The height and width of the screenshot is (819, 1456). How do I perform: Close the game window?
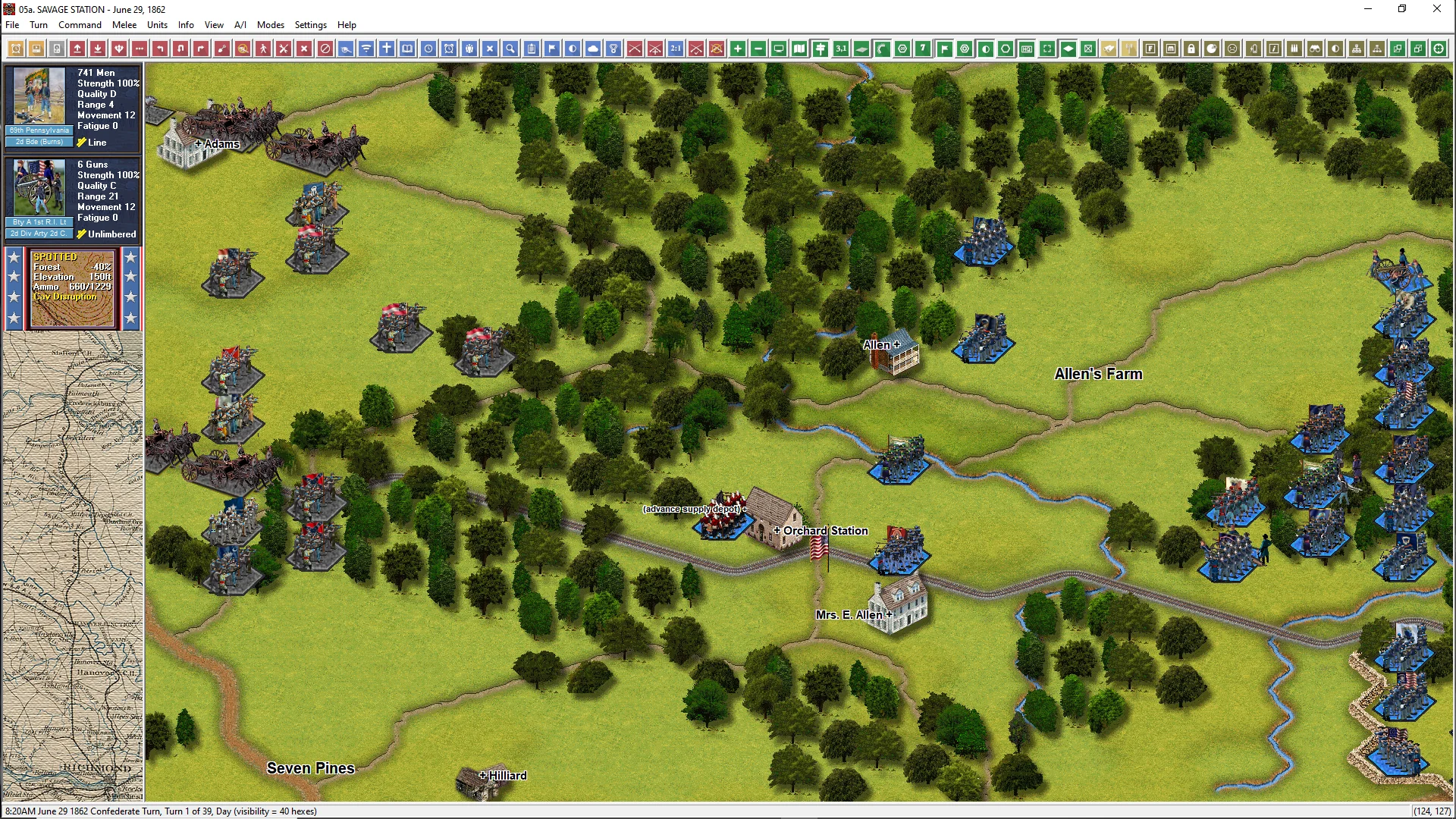coord(1436,9)
